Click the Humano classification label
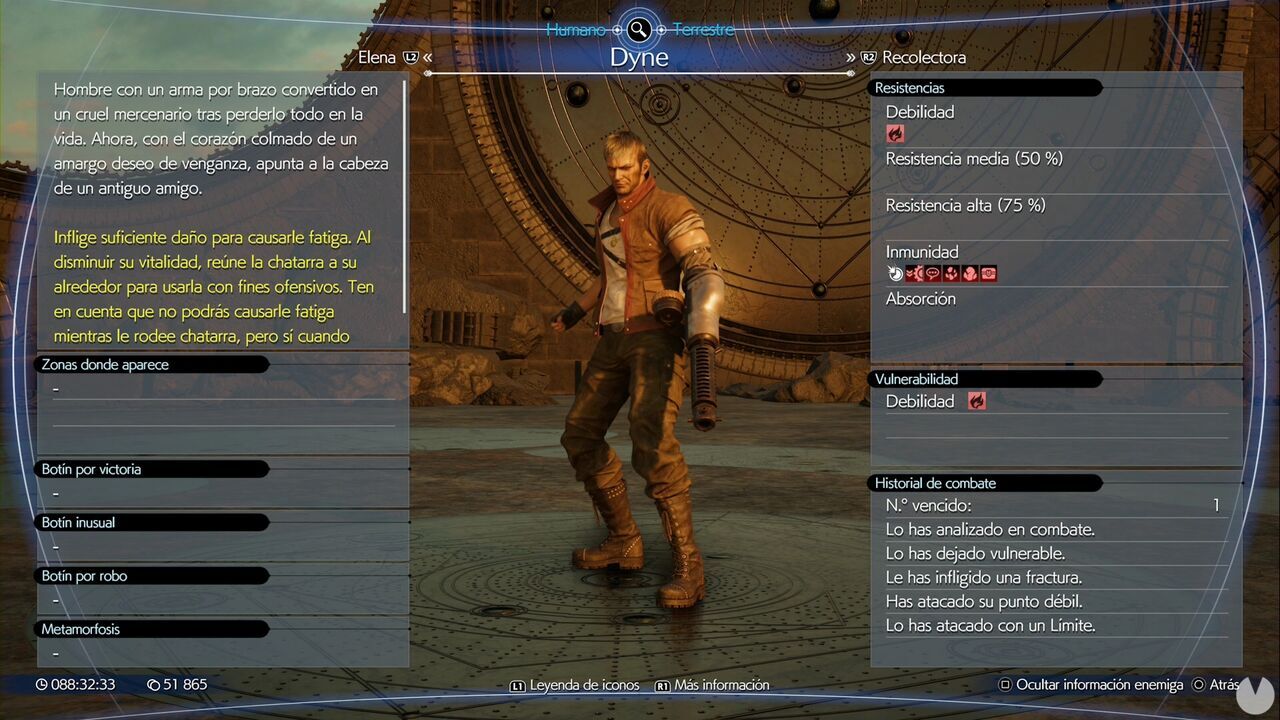The width and height of the screenshot is (1280, 720). 577,29
